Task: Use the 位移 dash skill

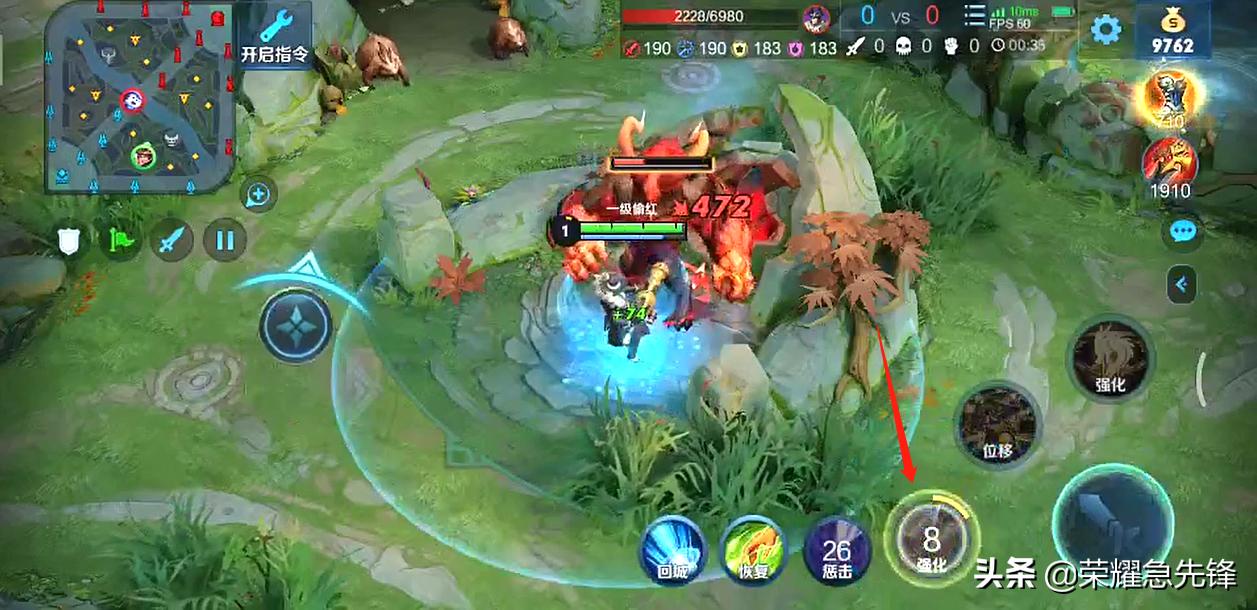Action: click(x=997, y=424)
